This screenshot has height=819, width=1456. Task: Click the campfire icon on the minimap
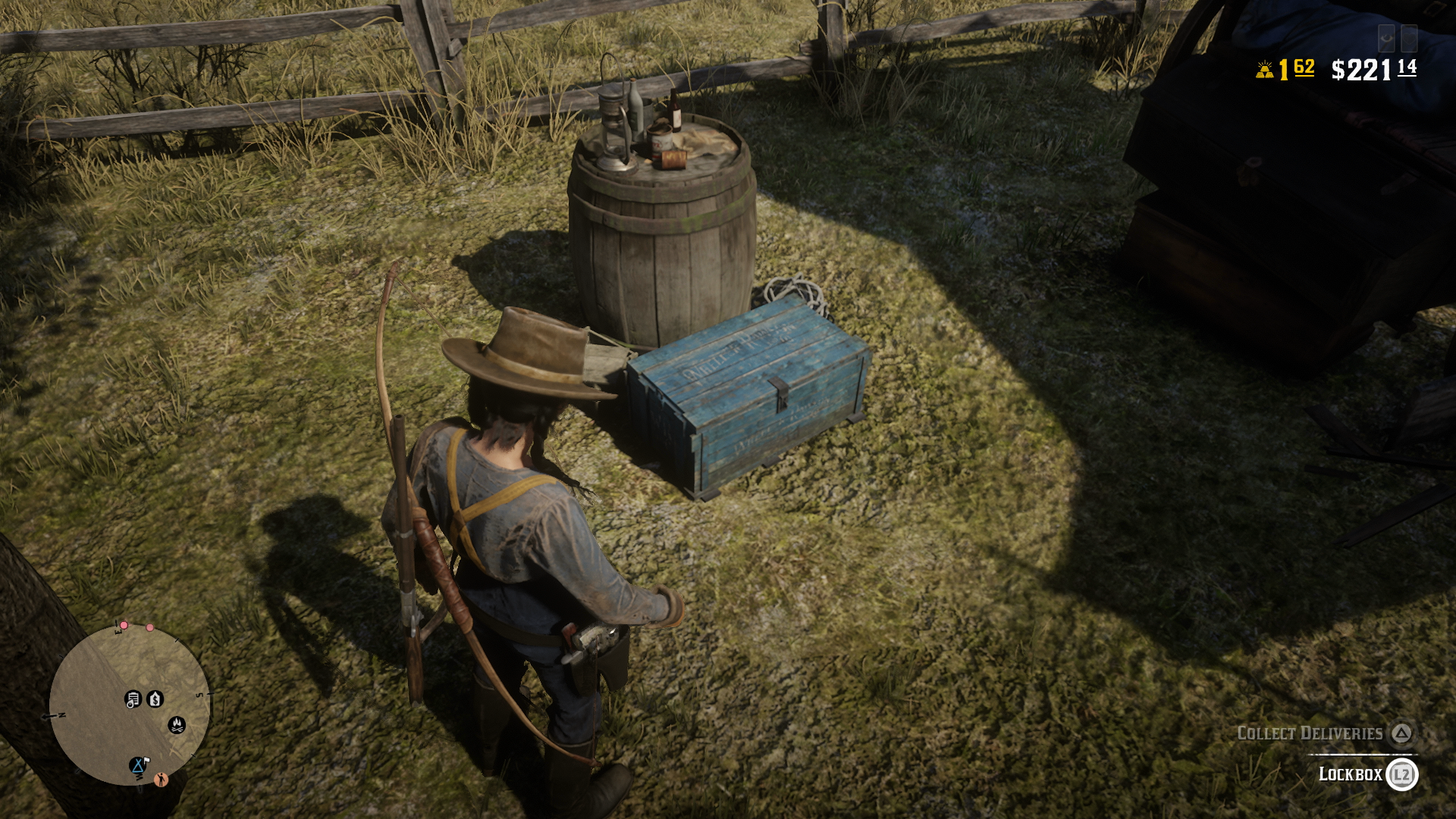coord(177,725)
